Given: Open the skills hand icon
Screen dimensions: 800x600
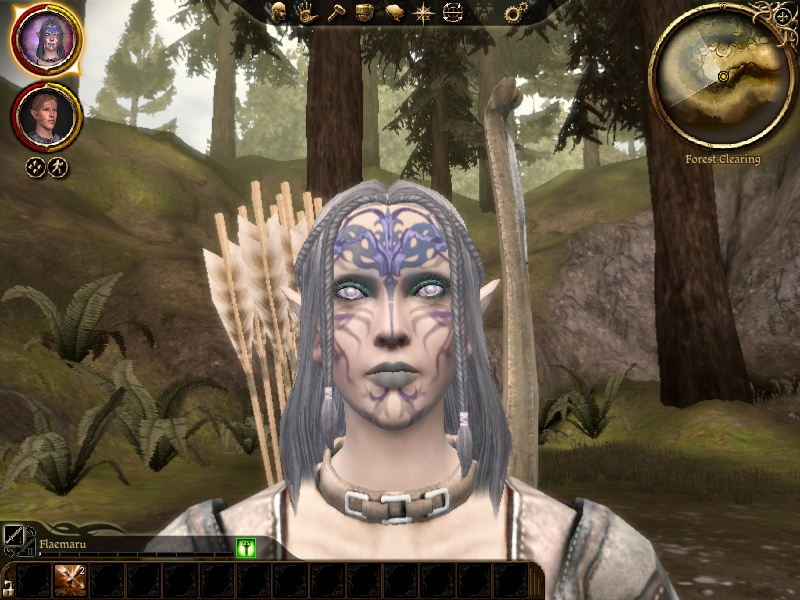Looking at the screenshot, I should click(306, 12).
